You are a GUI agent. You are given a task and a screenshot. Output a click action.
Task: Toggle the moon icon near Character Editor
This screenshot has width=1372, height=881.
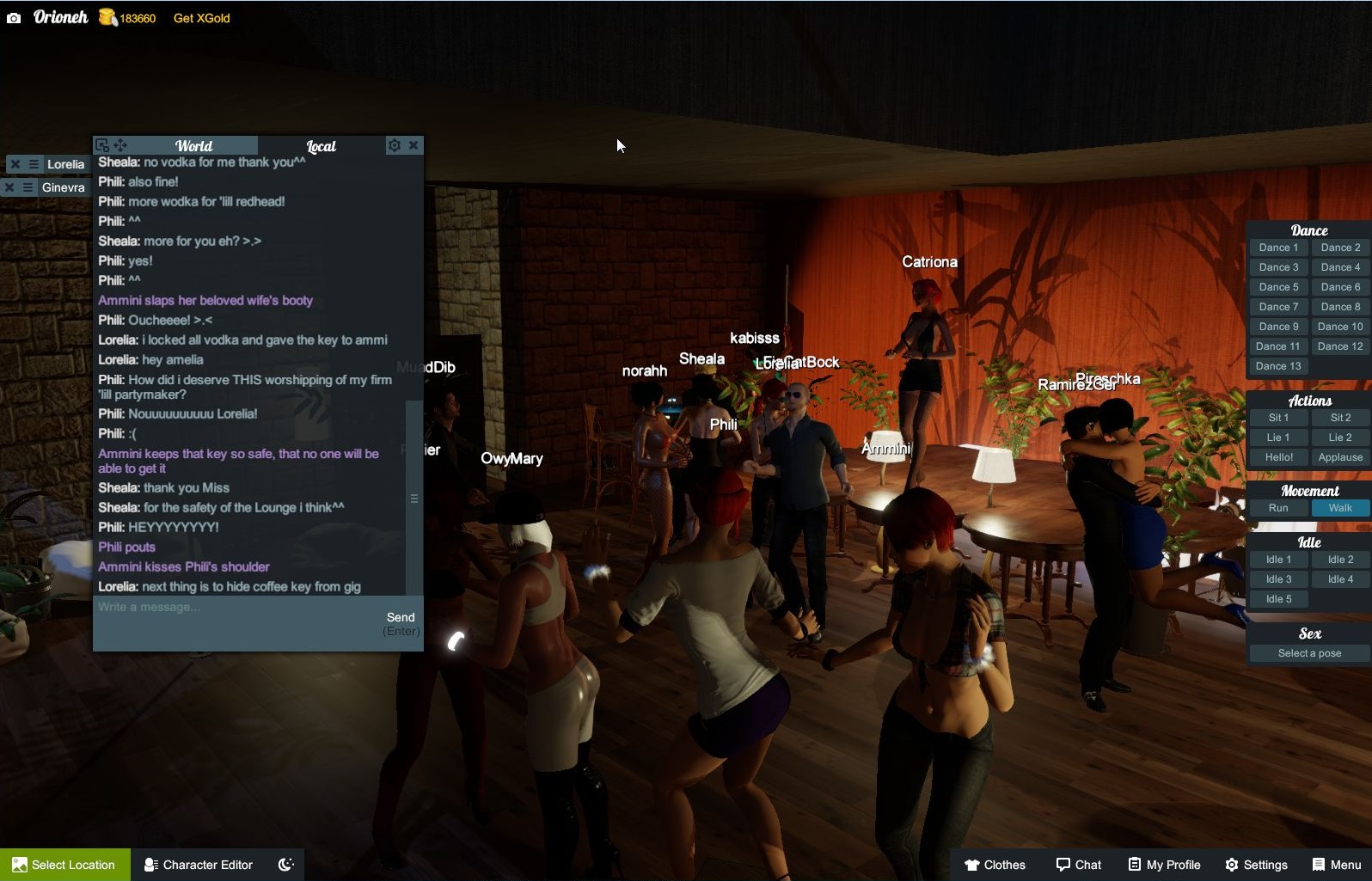pyautogui.click(x=285, y=865)
